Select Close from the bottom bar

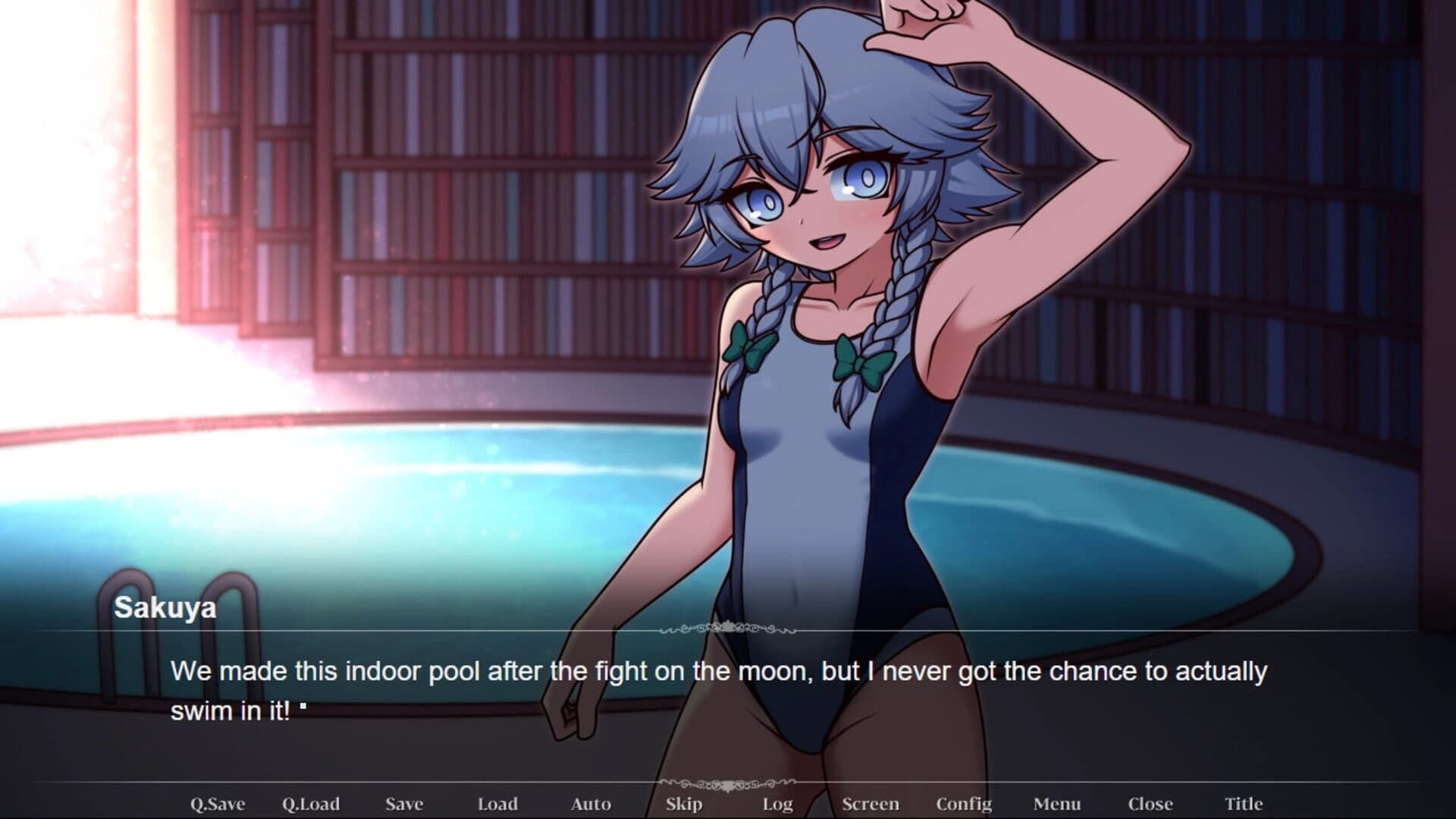click(1152, 803)
